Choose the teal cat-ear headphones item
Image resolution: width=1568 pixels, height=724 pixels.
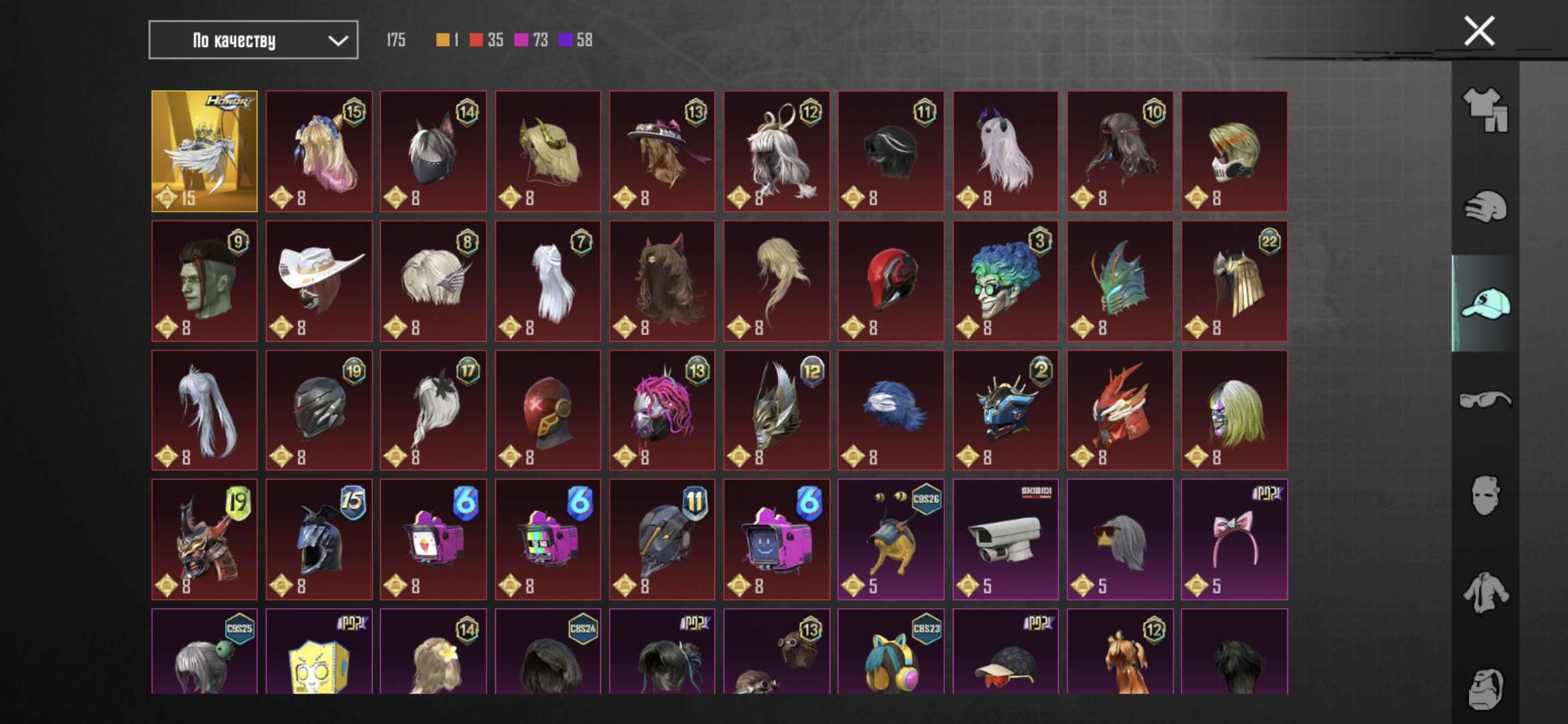coord(891,654)
